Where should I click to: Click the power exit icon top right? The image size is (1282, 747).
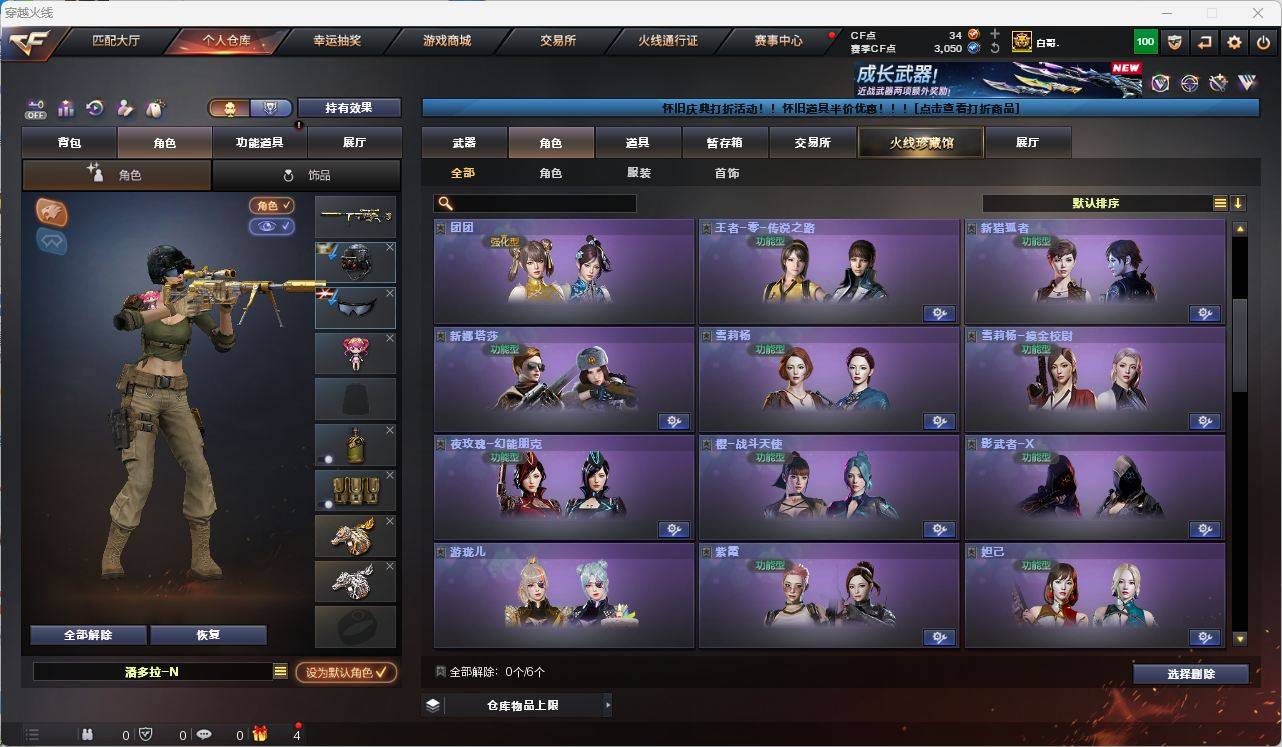click(1263, 42)
